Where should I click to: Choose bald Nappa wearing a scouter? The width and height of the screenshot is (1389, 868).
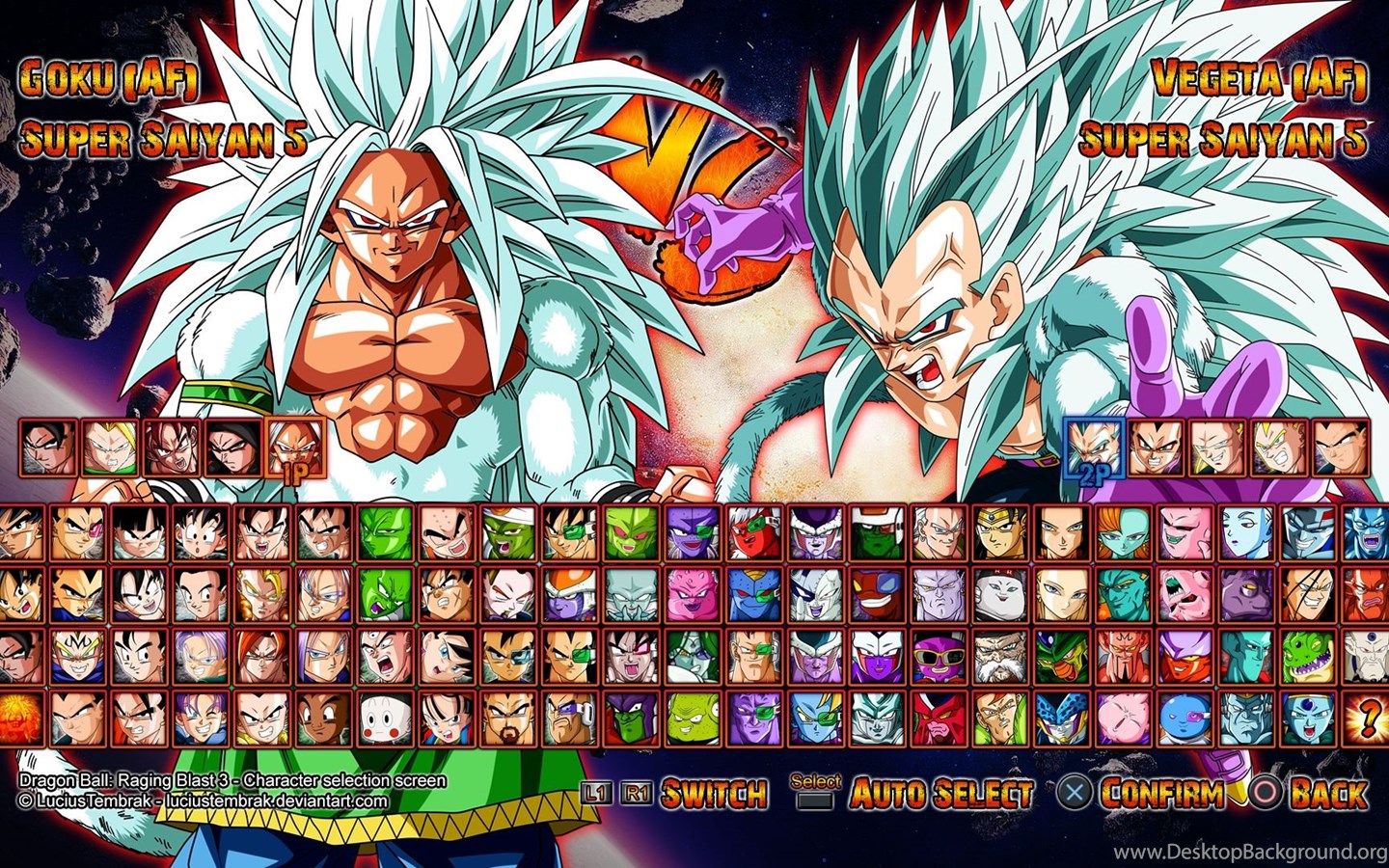click(x=569, y=718)
